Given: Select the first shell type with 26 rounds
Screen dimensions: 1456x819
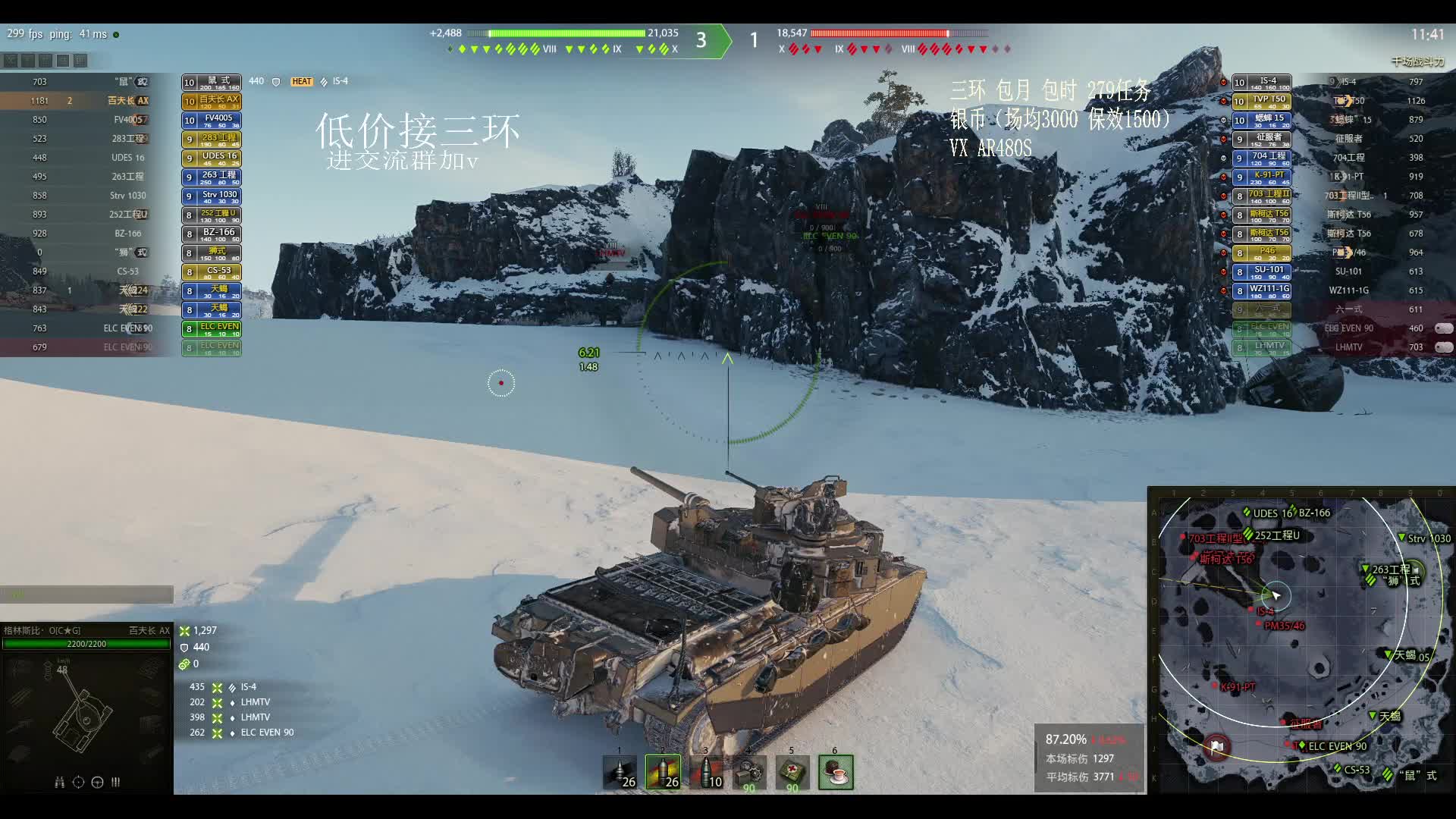Looking at the screenshot, I should coord(620,772).
